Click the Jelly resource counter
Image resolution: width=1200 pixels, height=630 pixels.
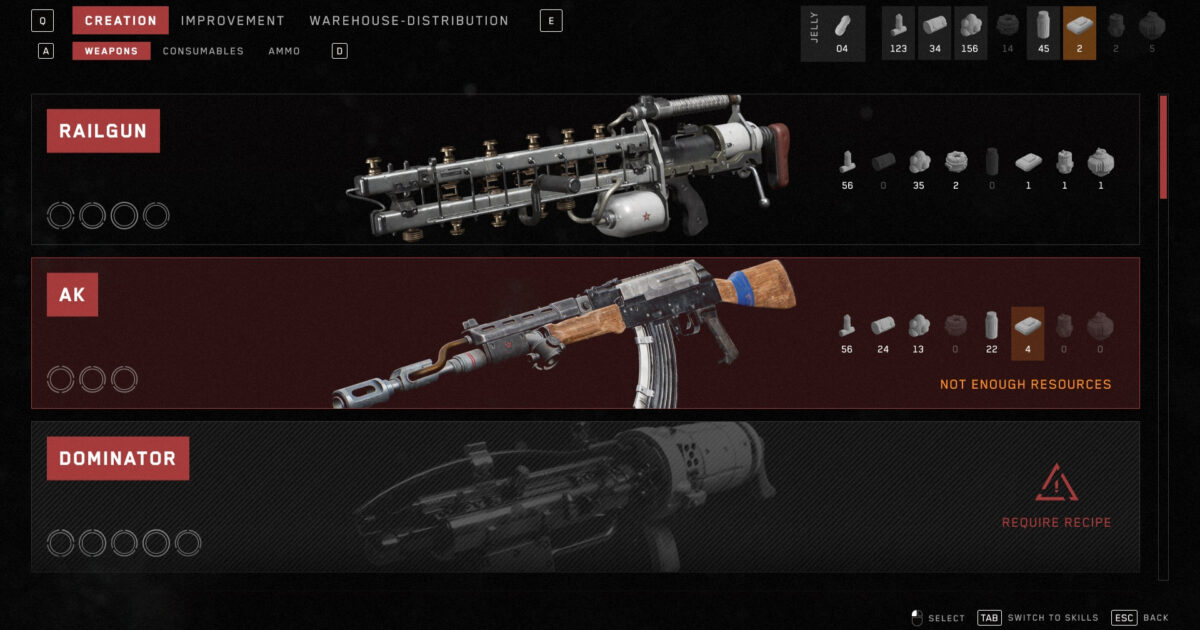[833, 33]
